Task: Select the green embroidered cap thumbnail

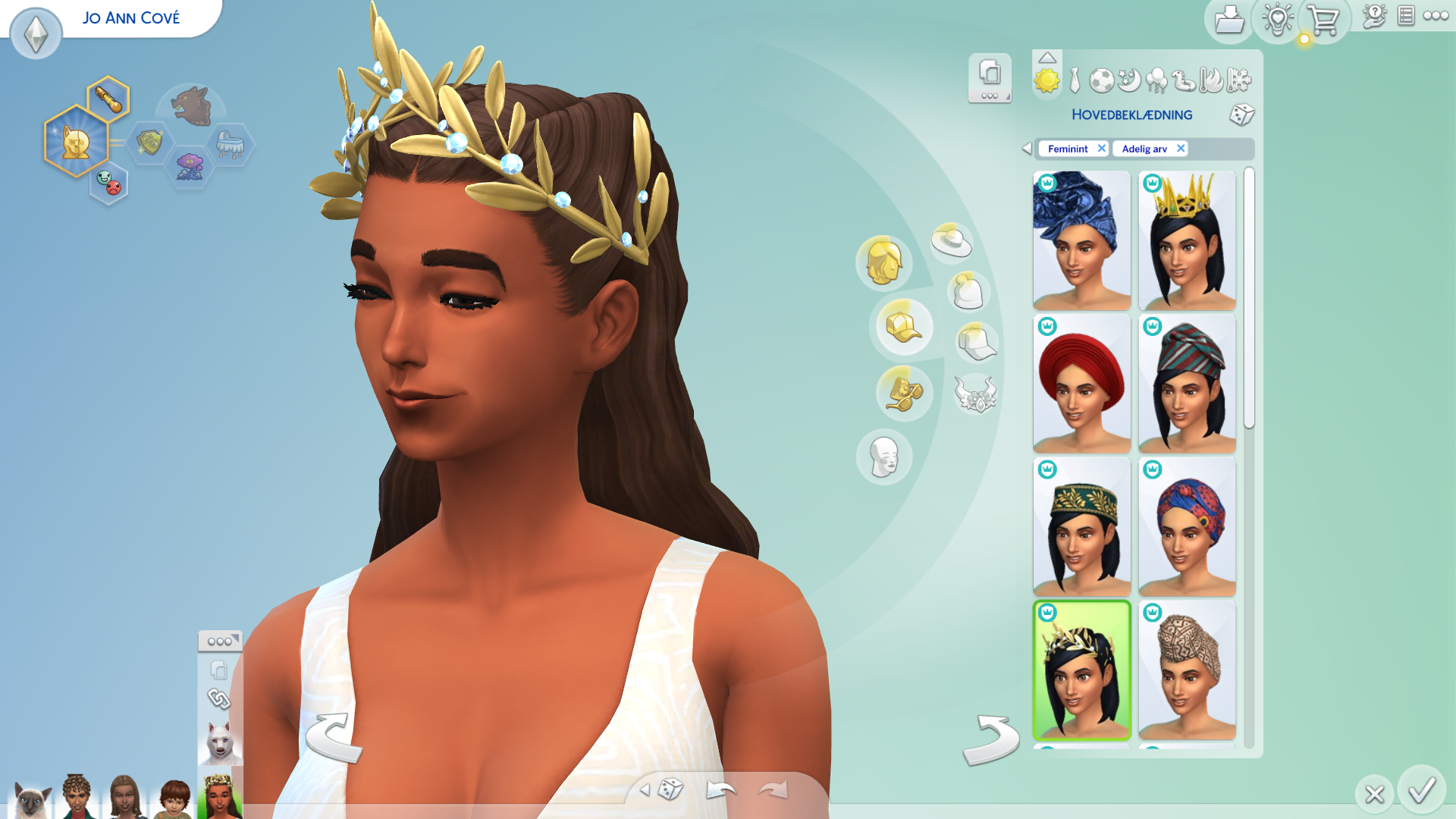Action: (1081, 526)
